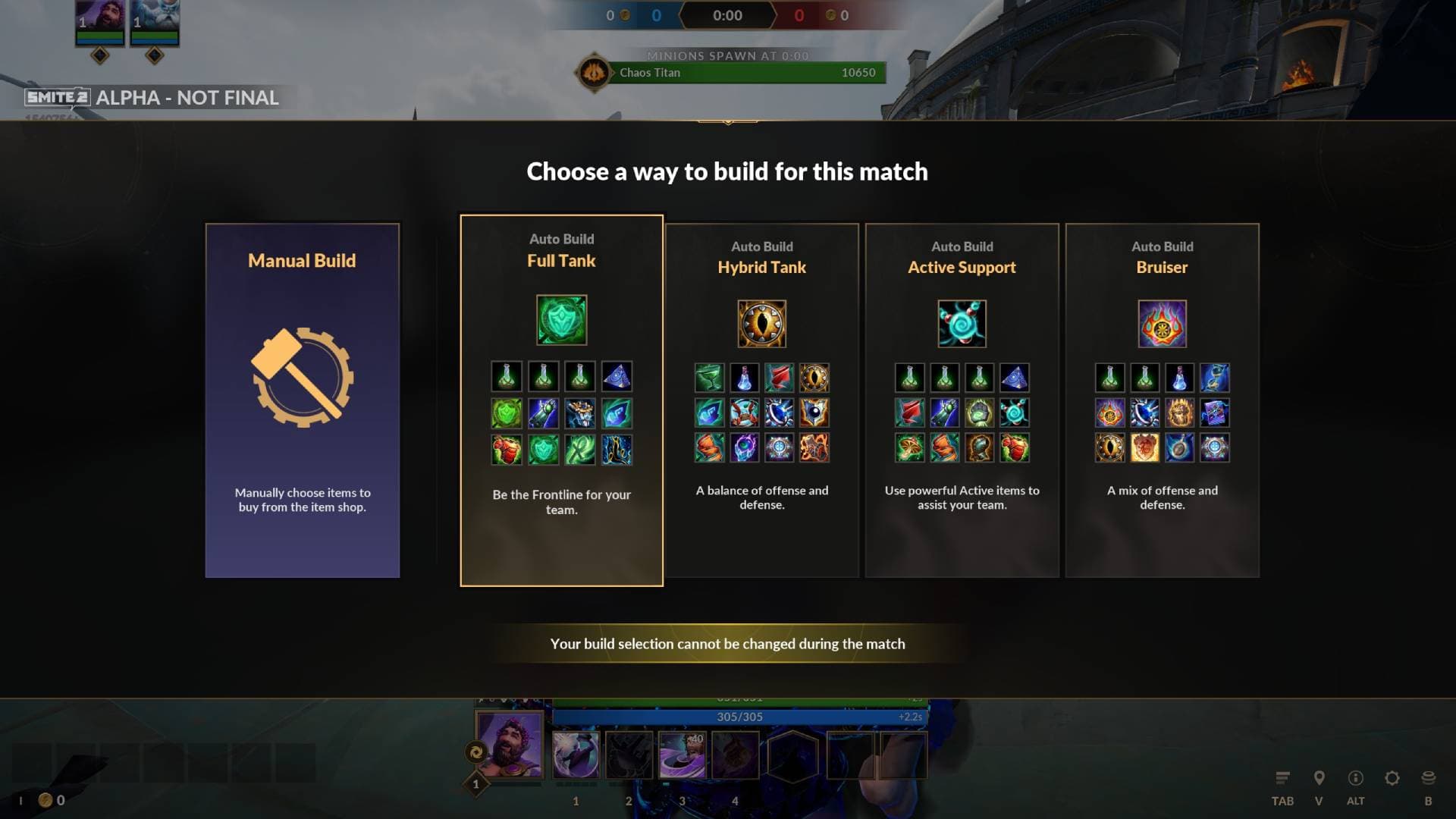Viewport: 1456px width, 819px height.
Task: Pick the Hybrid Tank auto build
Action: [761, 400]
